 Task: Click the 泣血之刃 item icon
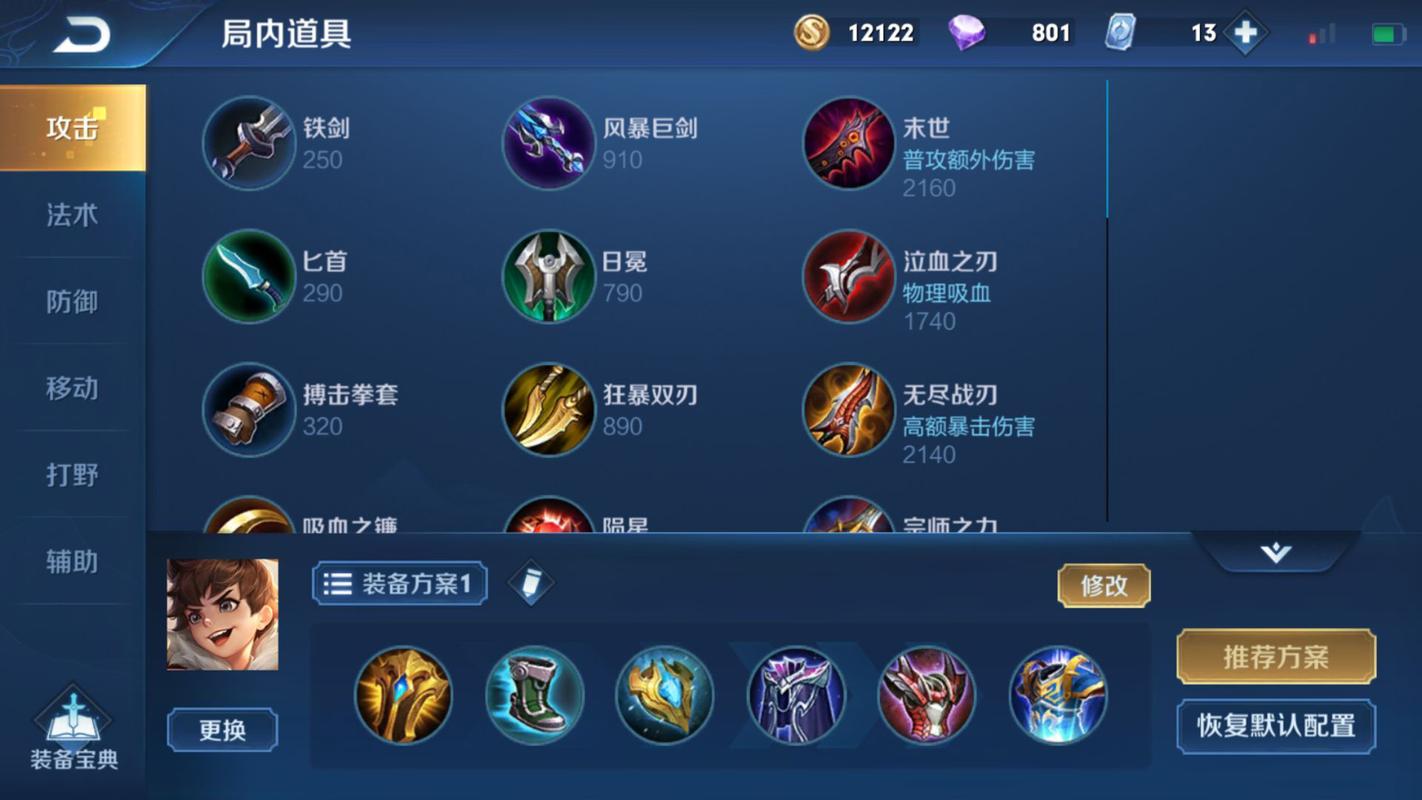(848, 277)
